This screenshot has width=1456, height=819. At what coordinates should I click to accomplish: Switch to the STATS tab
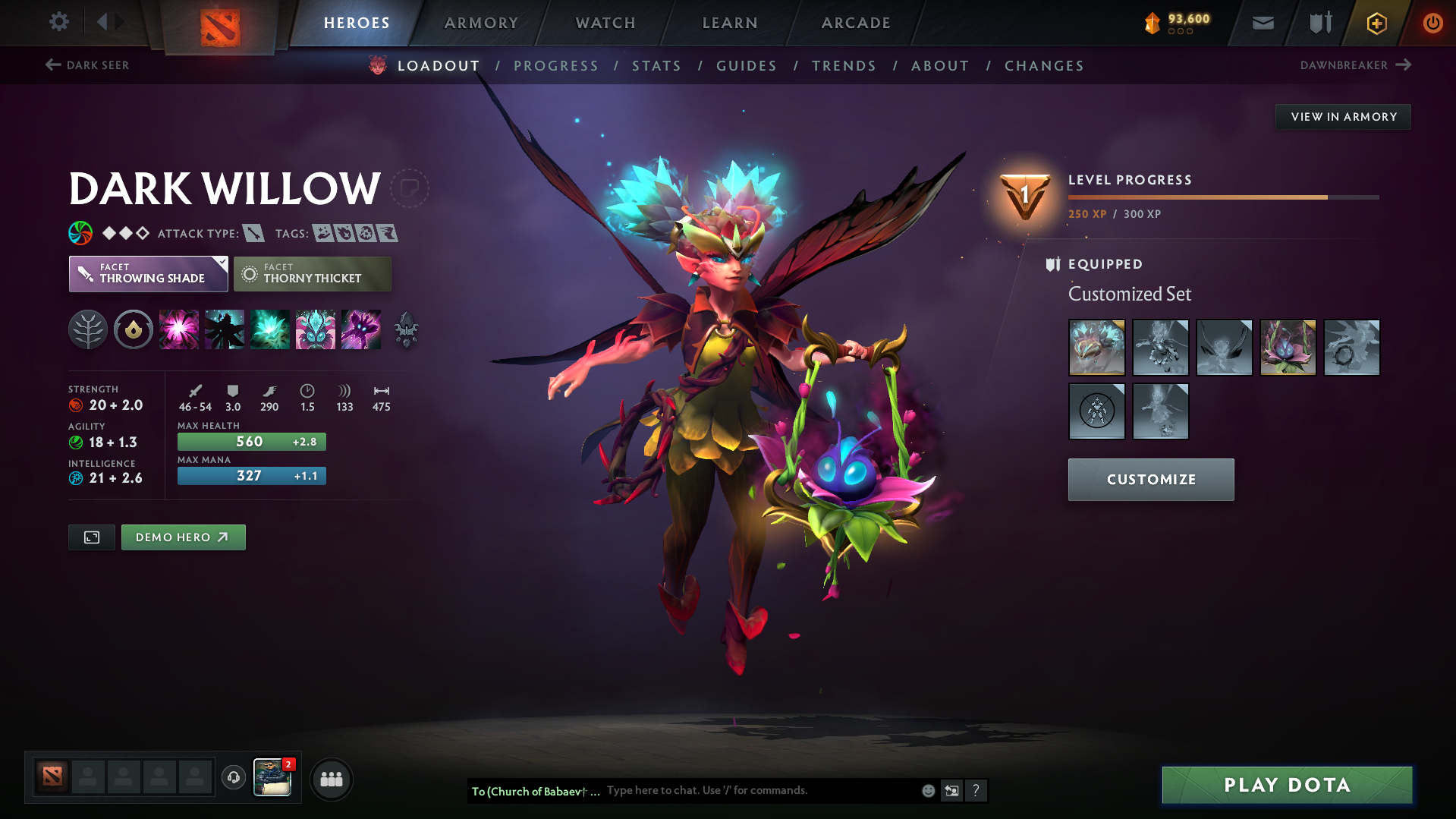[x=656, y=66]
